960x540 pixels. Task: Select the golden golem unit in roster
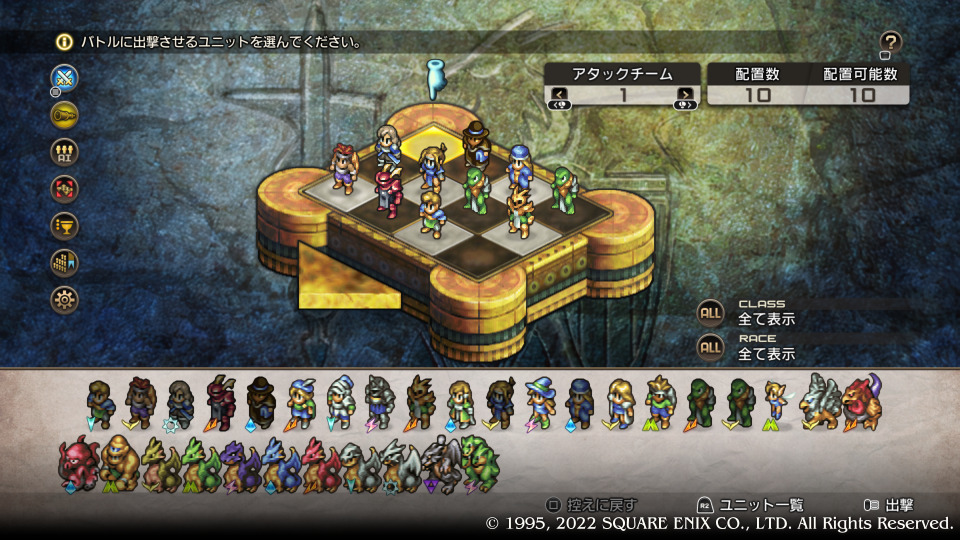pyautogui.click(x=120, y=463)
